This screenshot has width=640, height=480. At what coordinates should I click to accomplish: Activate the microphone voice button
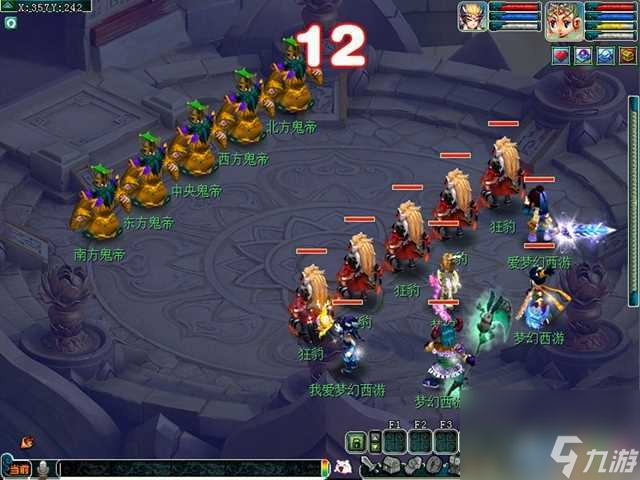pyautogui.click(x=44, y=468)
